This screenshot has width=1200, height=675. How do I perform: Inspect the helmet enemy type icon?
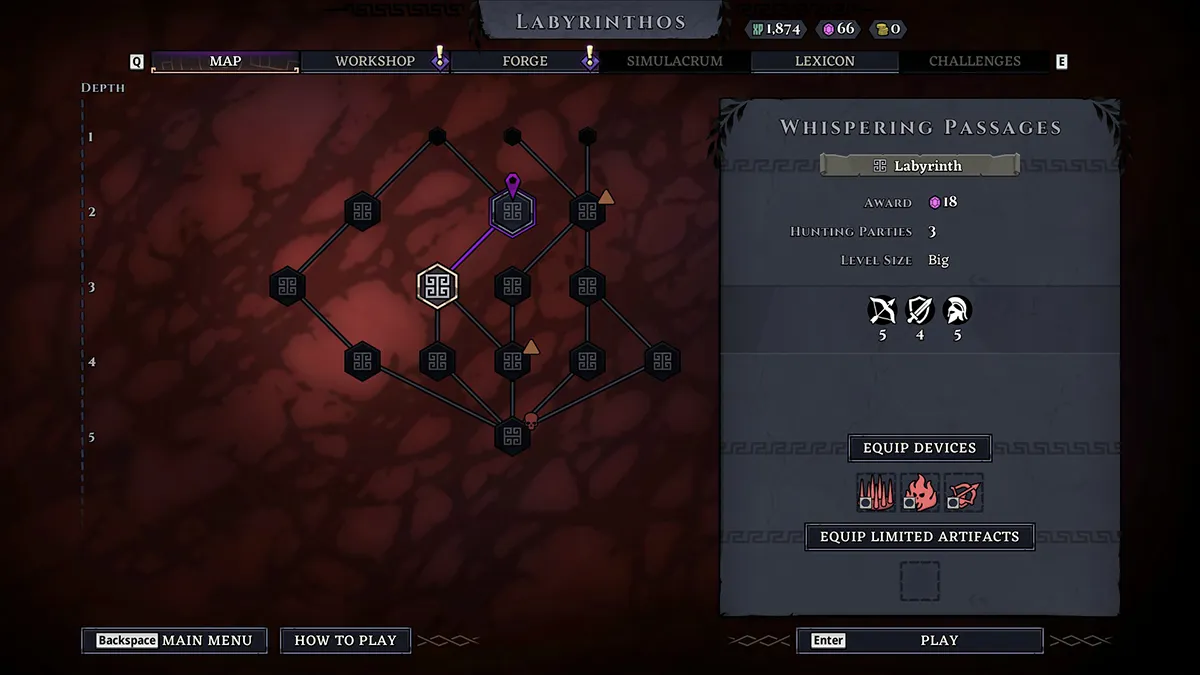(x=957, y=310)
